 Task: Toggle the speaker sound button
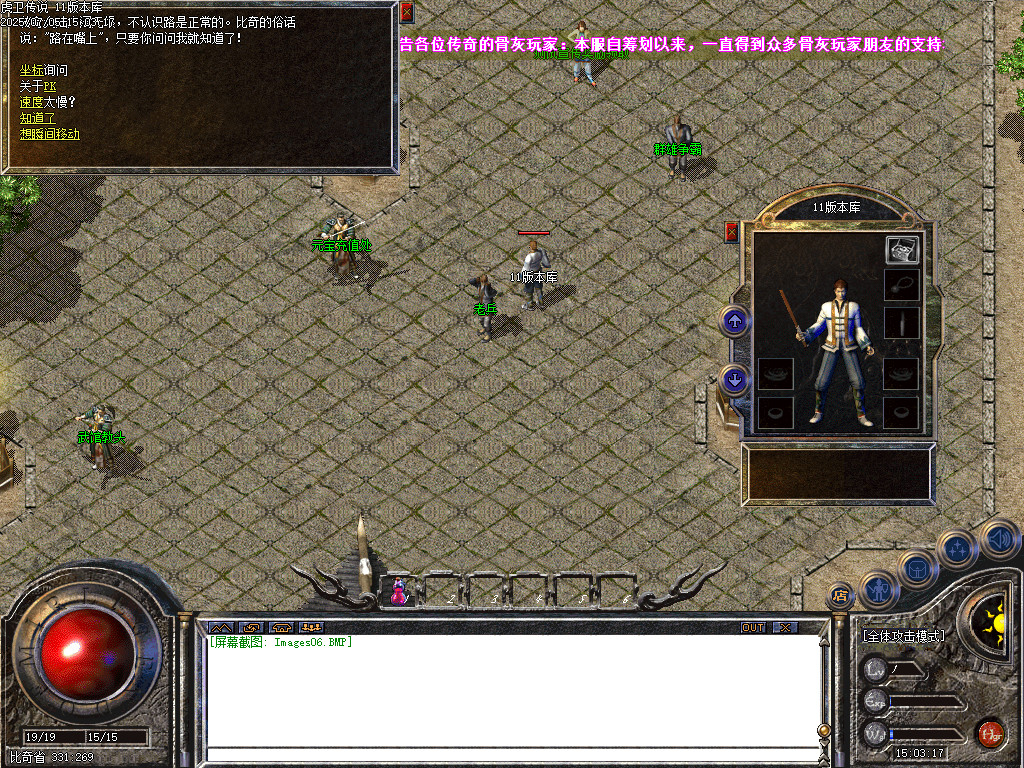click(x=997, y=540)
